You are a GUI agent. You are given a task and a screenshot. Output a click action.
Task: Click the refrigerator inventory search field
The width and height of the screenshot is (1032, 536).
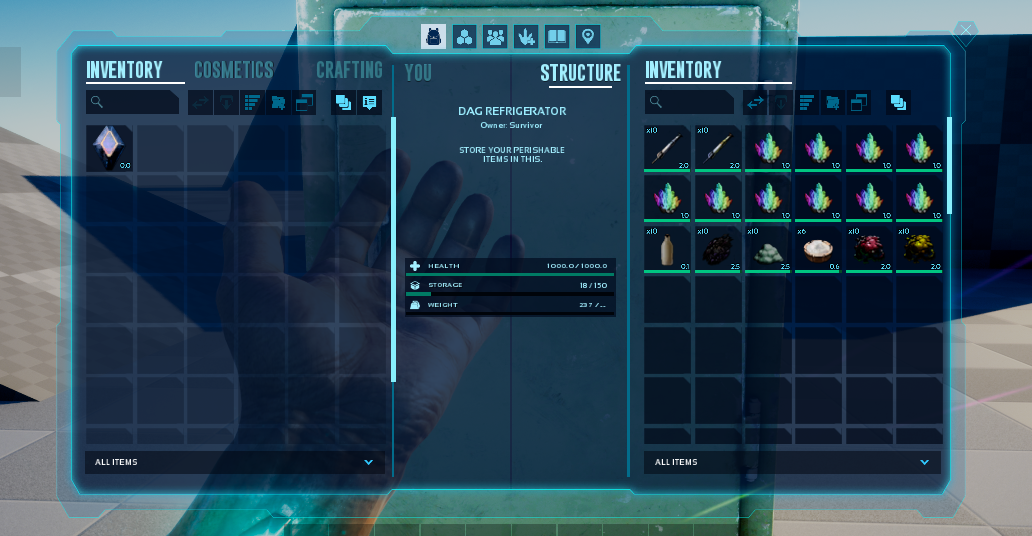(x=691, y=102)
